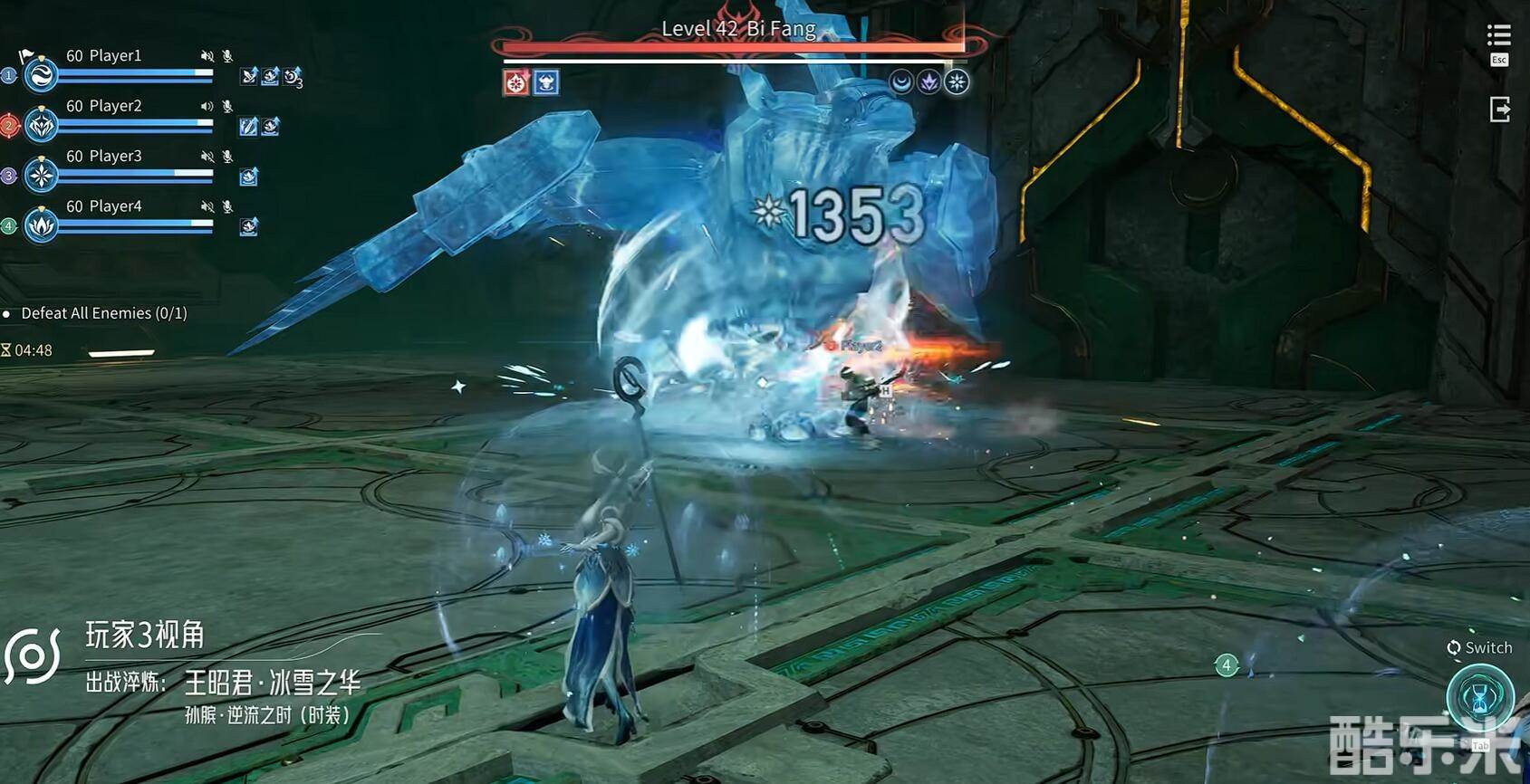Select Player3's snowflake portrait icon
Viewport: 1530px width, 784px height.
(x=41, y=175)
